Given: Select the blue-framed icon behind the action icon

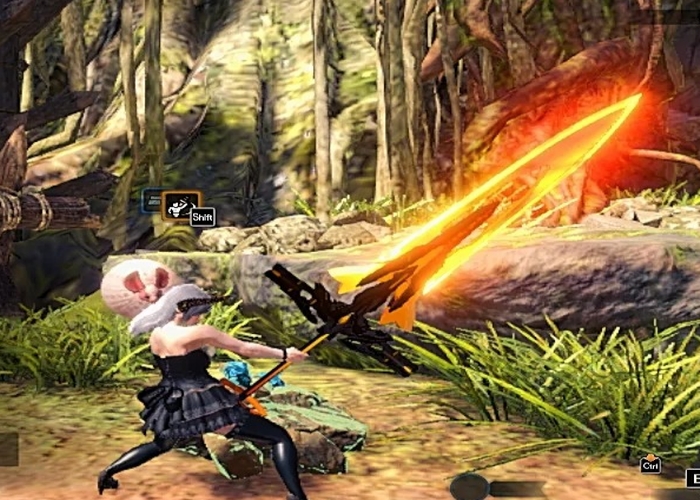Looking at the screenshot, I should [x=152, y=201].
